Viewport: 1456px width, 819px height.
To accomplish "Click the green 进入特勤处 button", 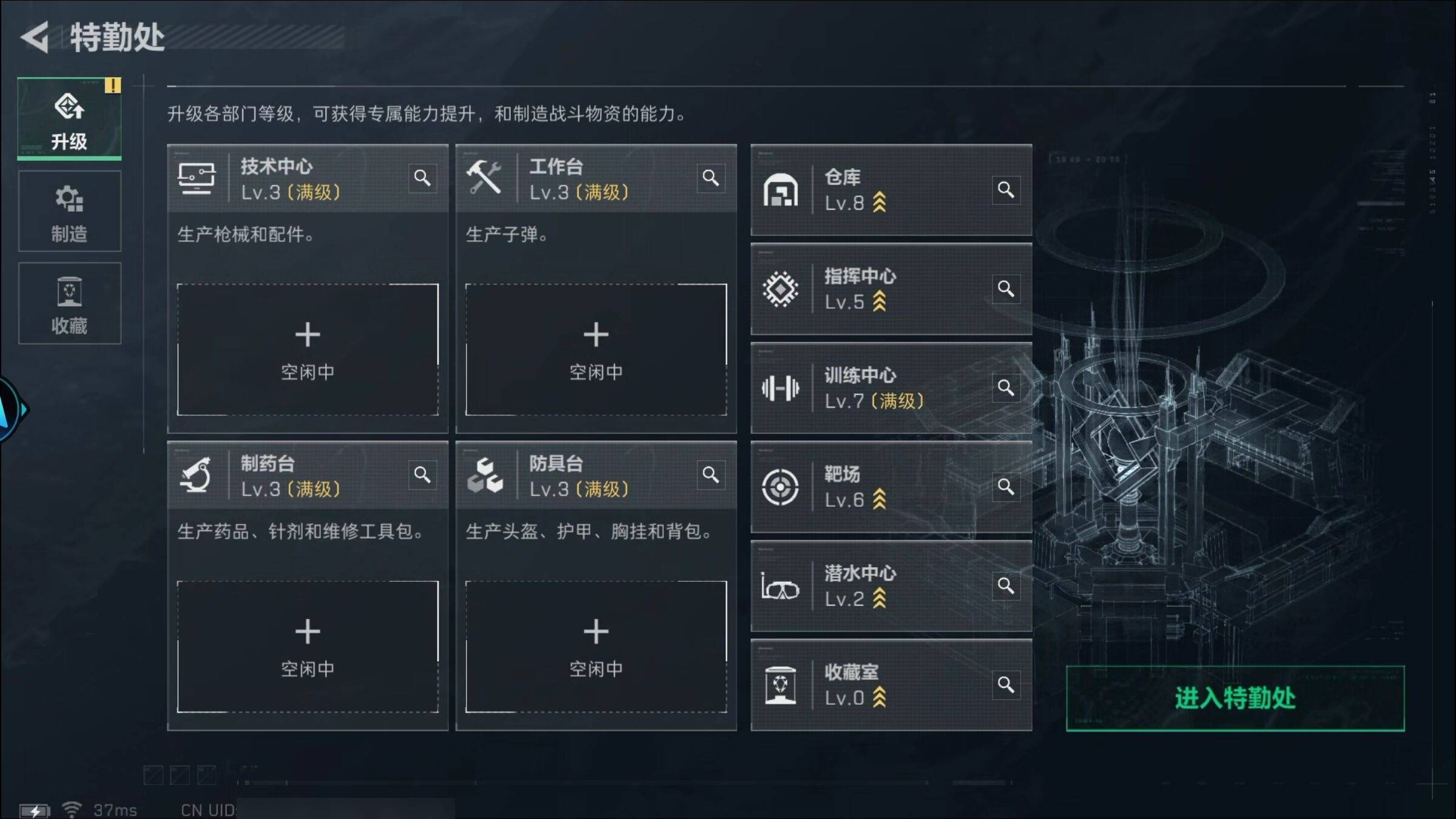I will [x=1235, y=698].
